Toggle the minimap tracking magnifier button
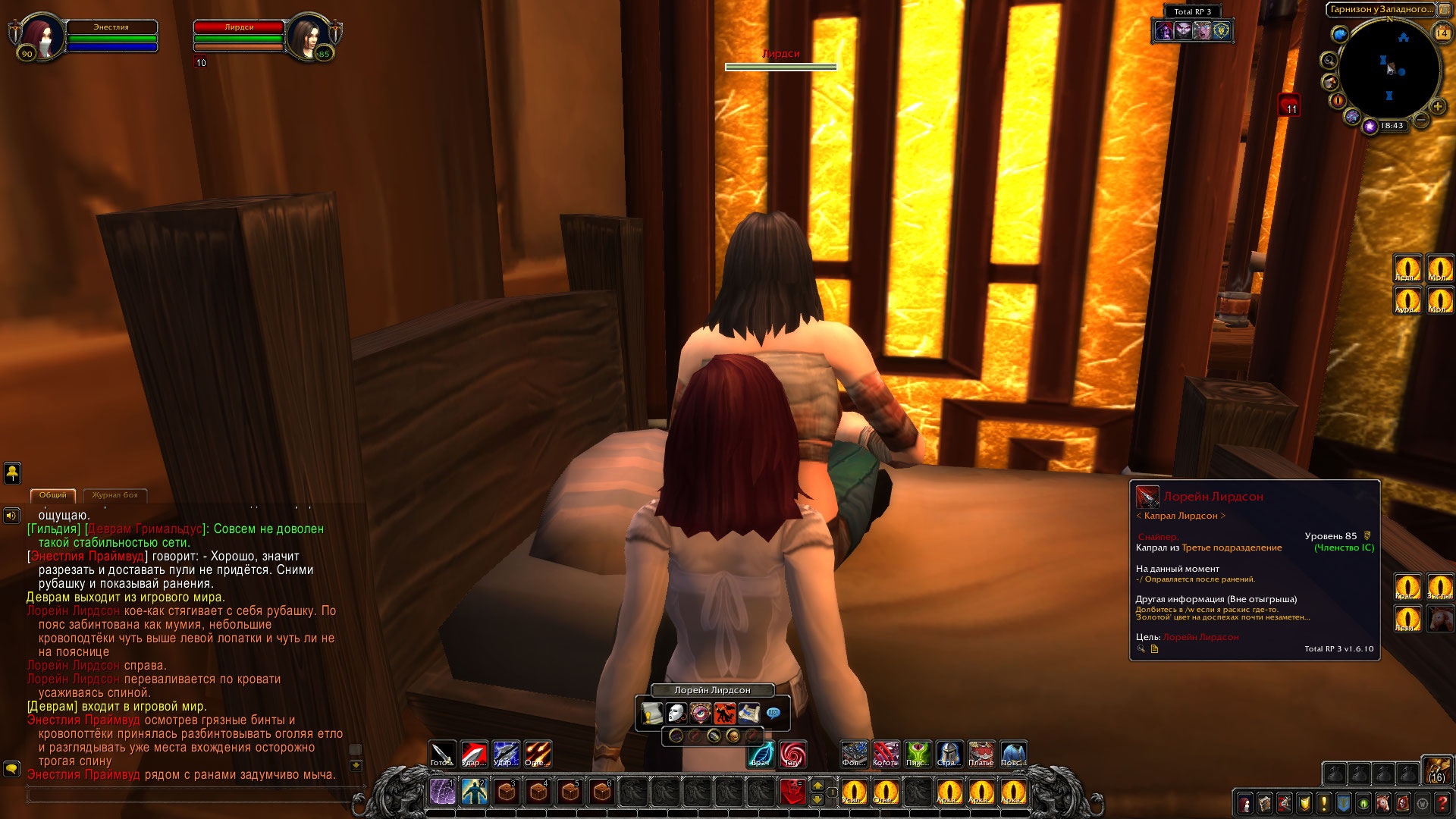Screen dimensions: 1456x819 point(1329,61)
